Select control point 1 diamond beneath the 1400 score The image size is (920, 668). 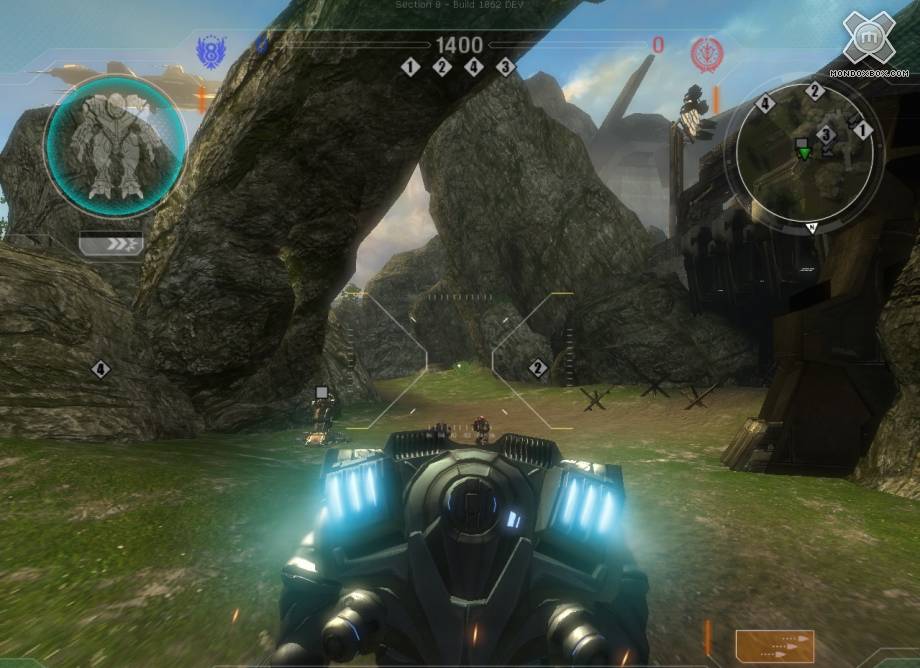(x=410, y=67)
